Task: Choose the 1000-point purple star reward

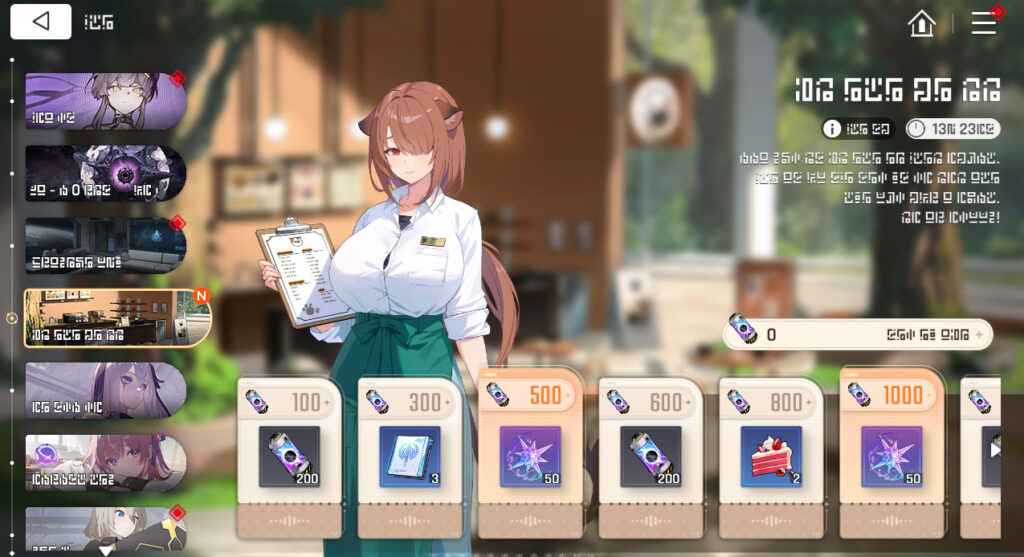Action: click(x=892, y=456)
